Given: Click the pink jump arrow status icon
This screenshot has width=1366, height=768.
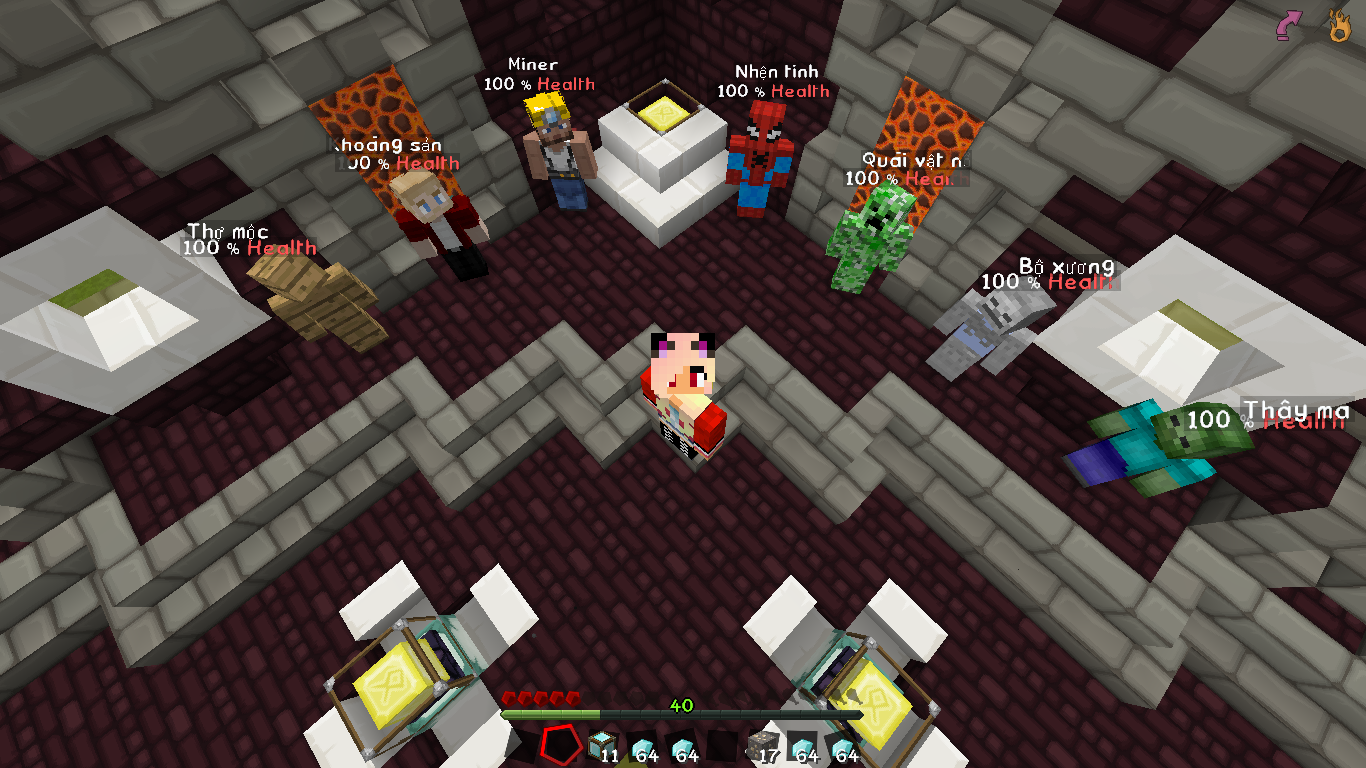Looking at the screenshot, I should pyautogui.click(x=1290, y=26).
